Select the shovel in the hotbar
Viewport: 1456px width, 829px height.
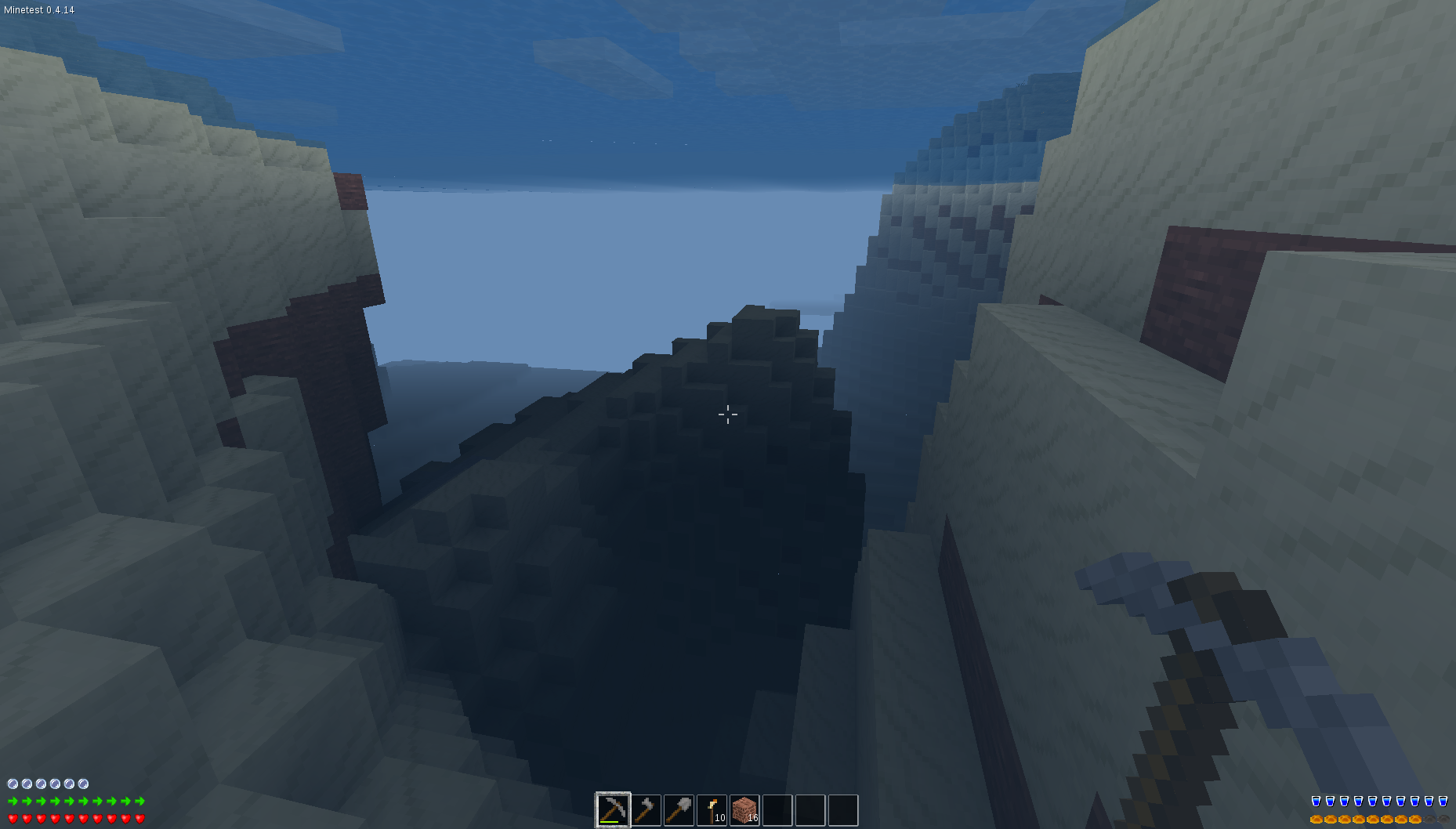(x=679, y=809)
